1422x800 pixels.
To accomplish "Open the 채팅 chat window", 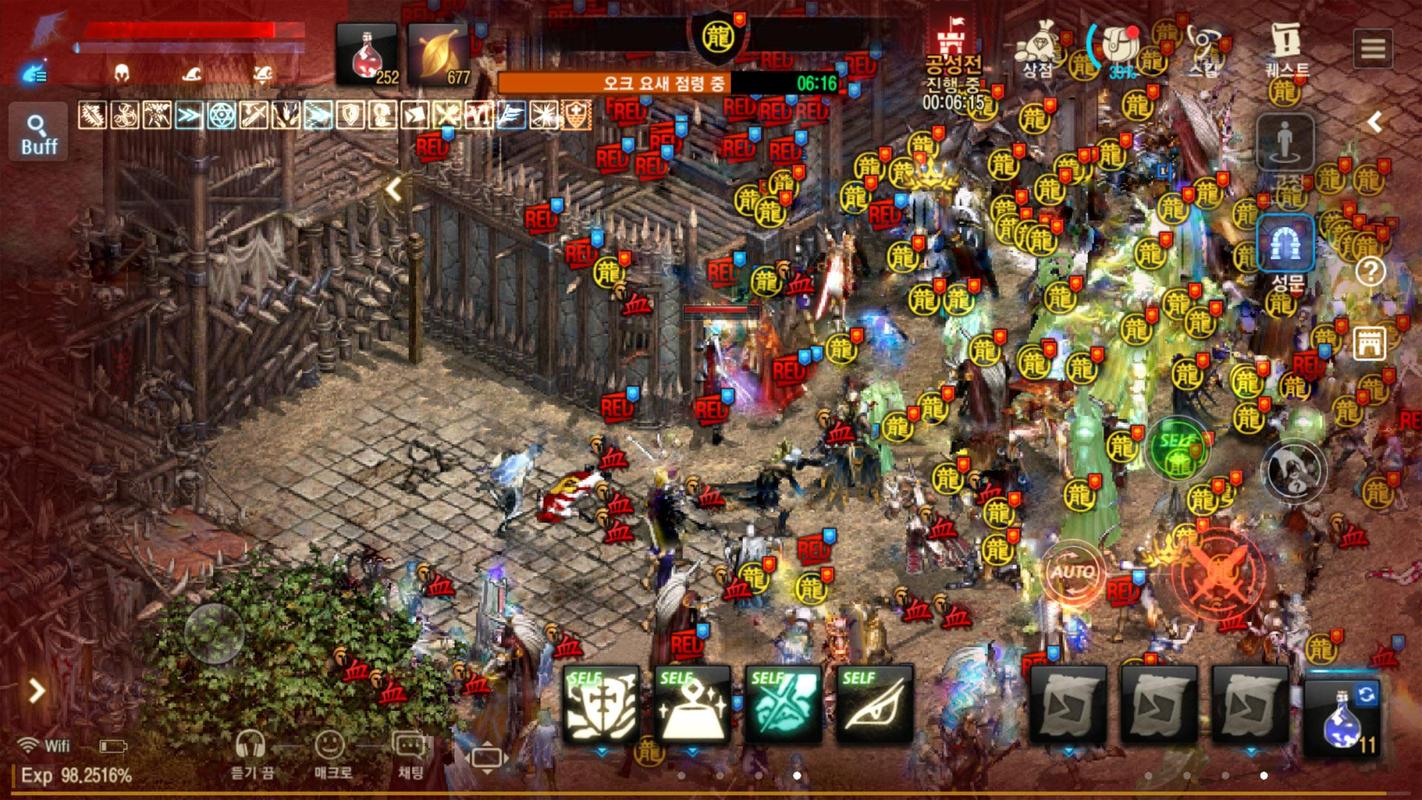I will [410, 753].
